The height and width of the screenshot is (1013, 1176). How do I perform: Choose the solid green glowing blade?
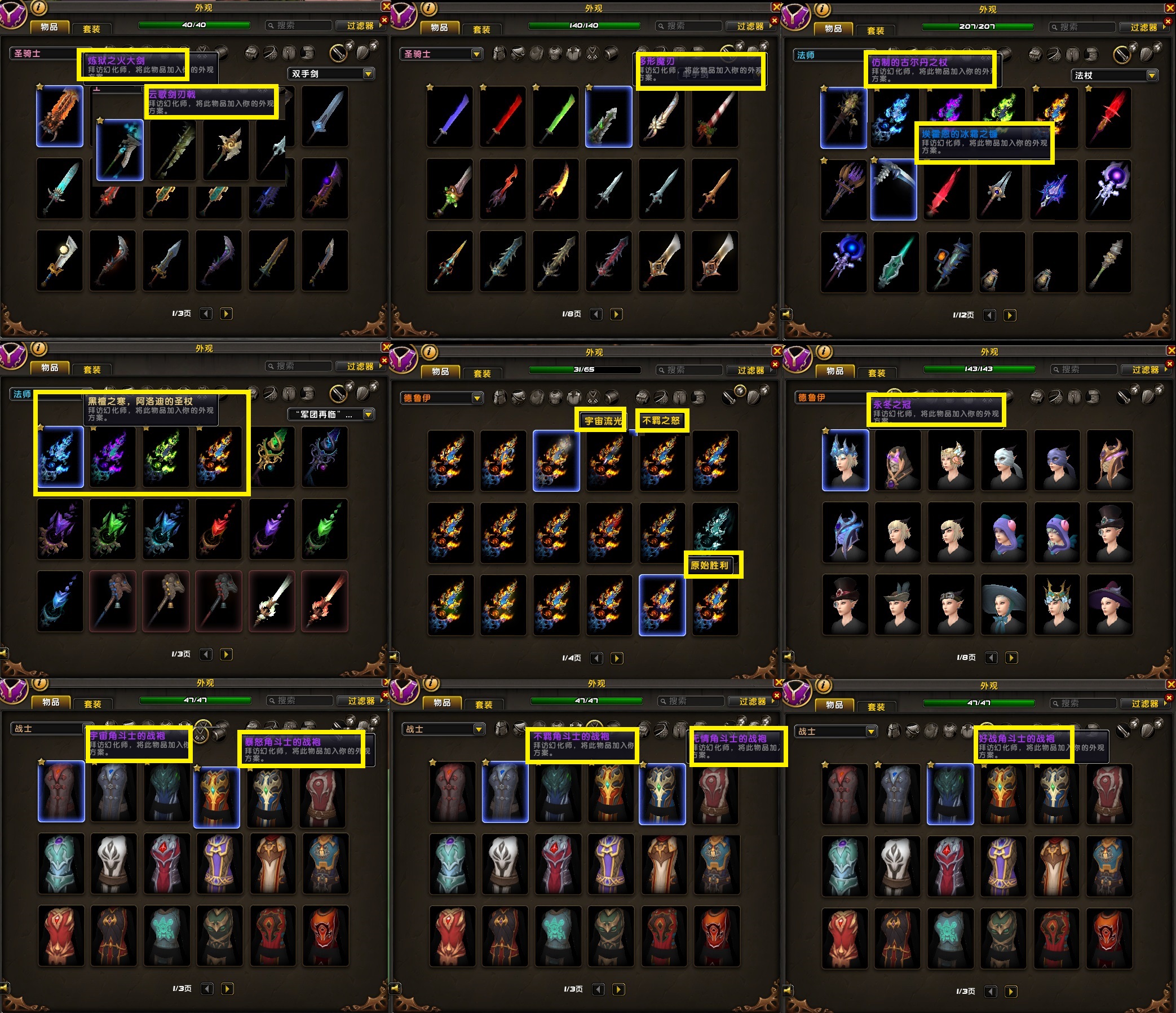[556, 117]
